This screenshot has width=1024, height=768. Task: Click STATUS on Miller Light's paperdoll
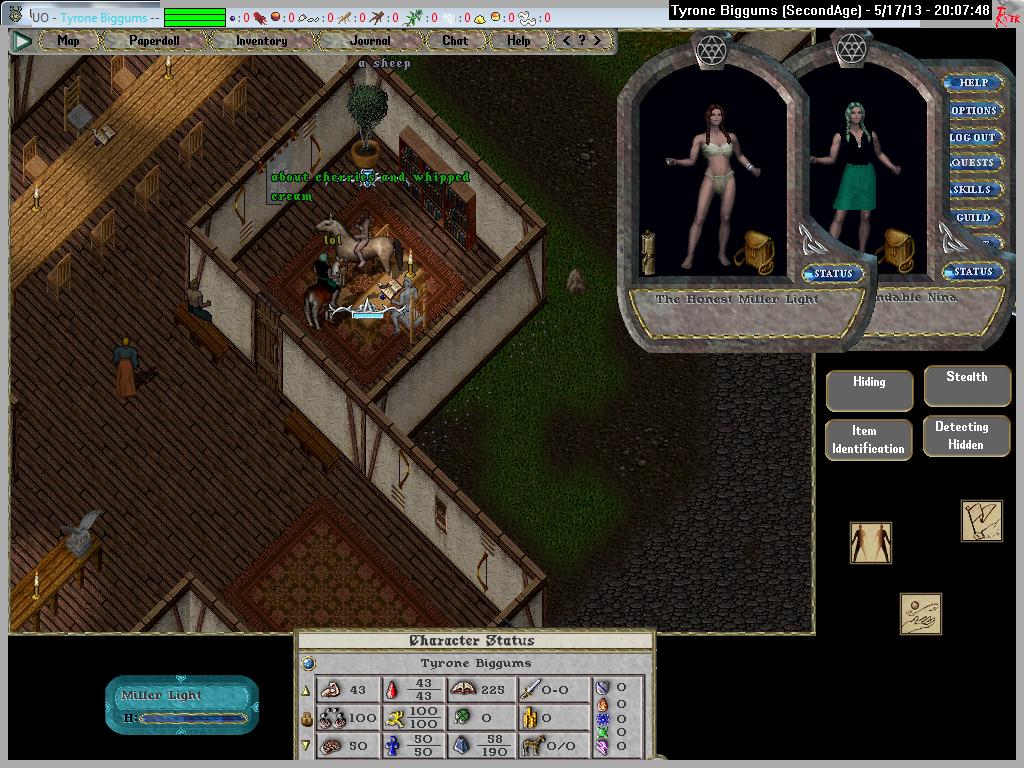(833, 273)
